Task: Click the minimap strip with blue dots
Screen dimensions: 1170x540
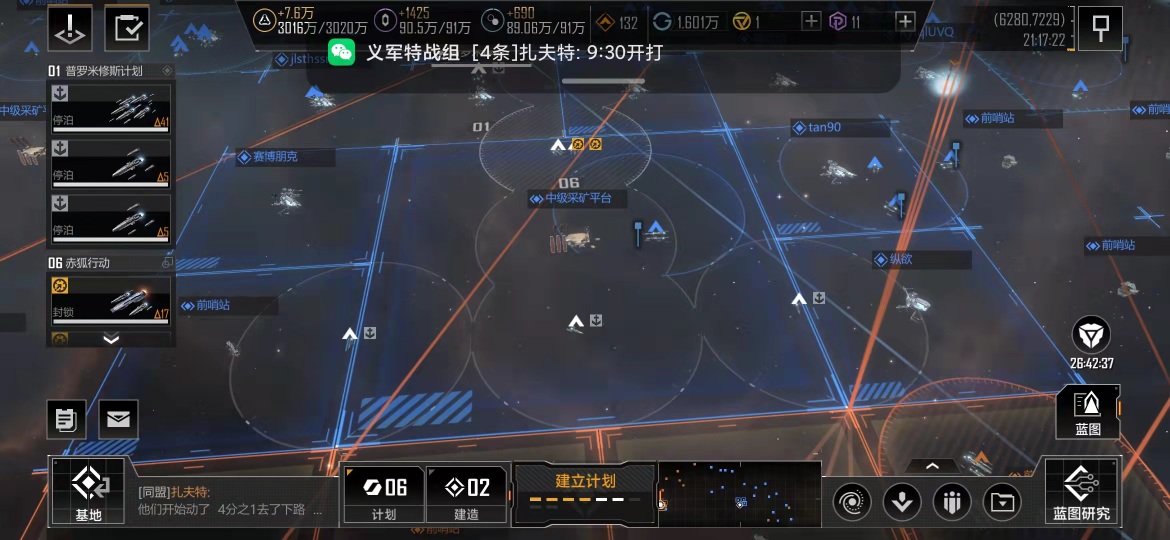Action: 740,493
